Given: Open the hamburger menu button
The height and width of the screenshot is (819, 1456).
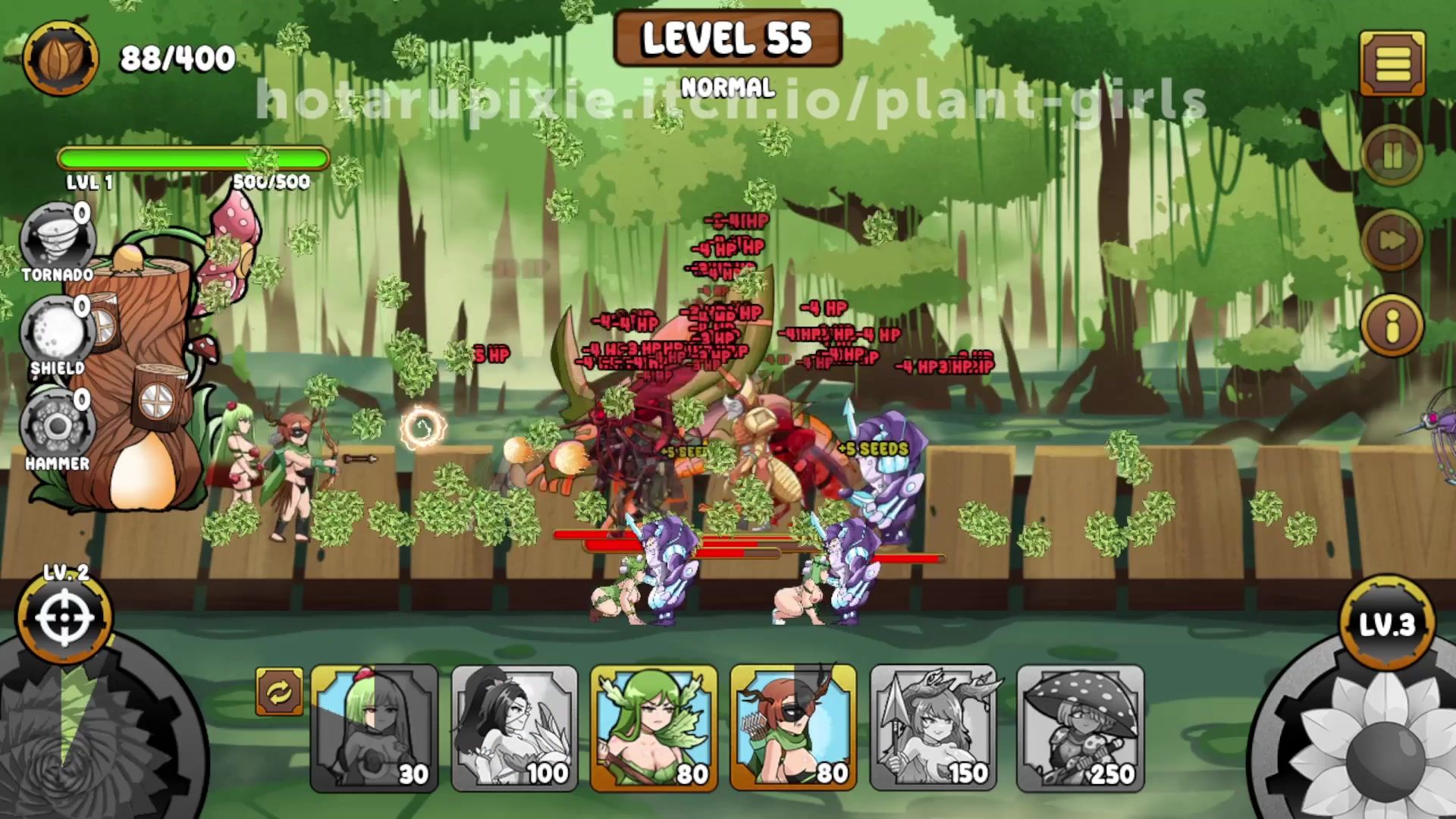Looking at the screenshot, I should click(1392, 64).
